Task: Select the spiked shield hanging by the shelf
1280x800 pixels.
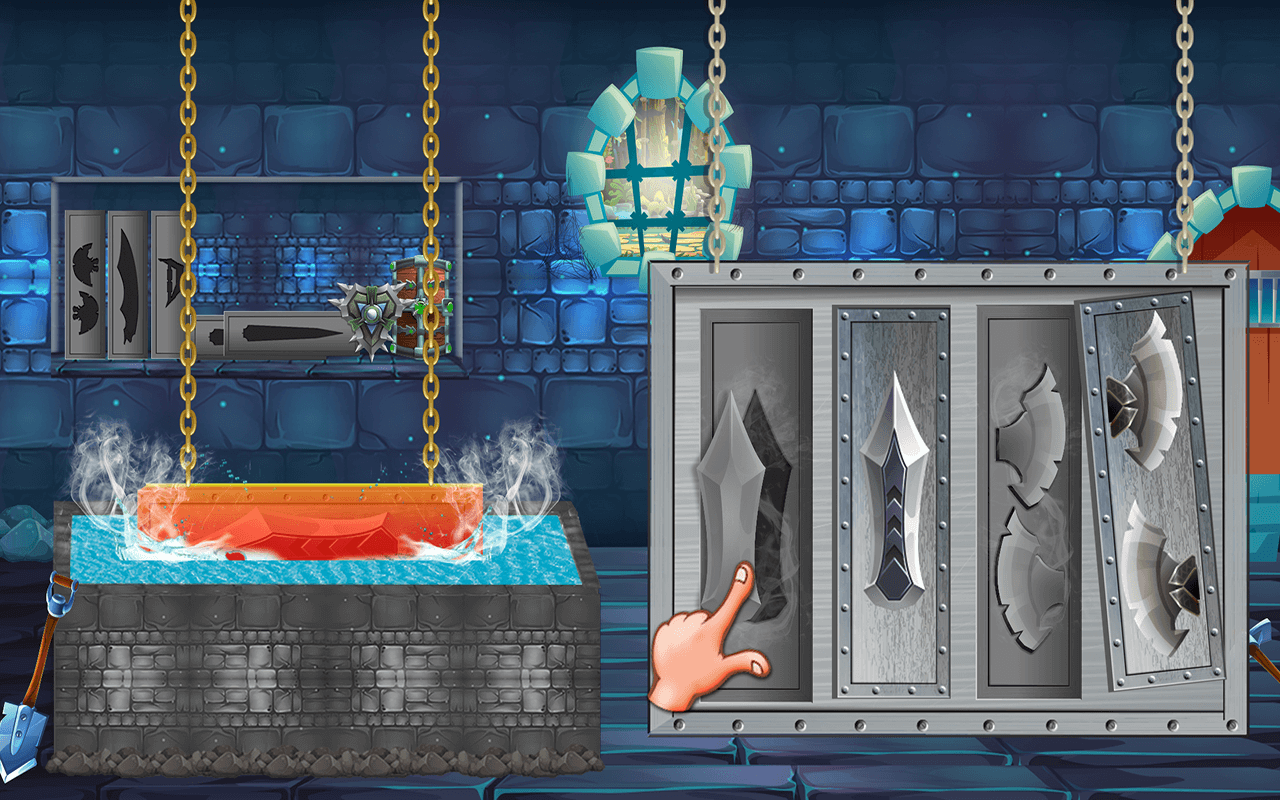Action: 368,315
